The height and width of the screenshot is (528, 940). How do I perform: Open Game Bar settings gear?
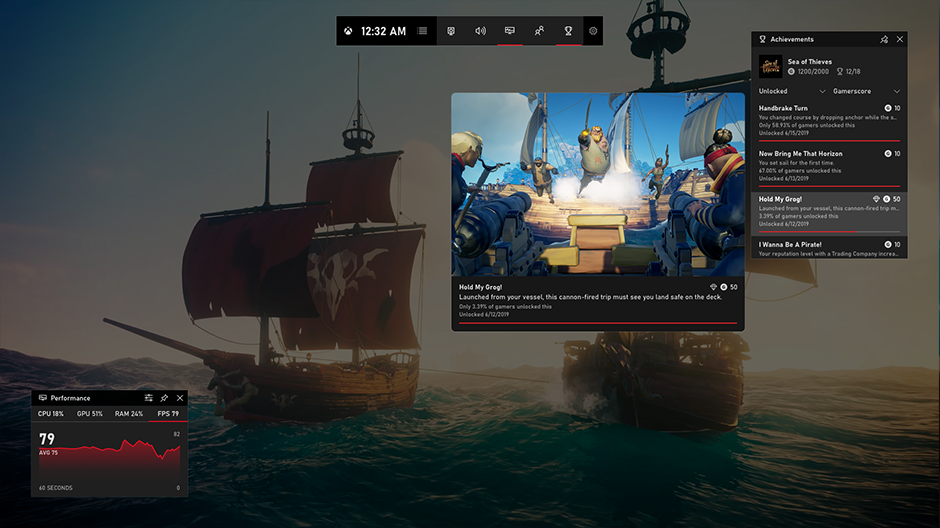point(593,31)
